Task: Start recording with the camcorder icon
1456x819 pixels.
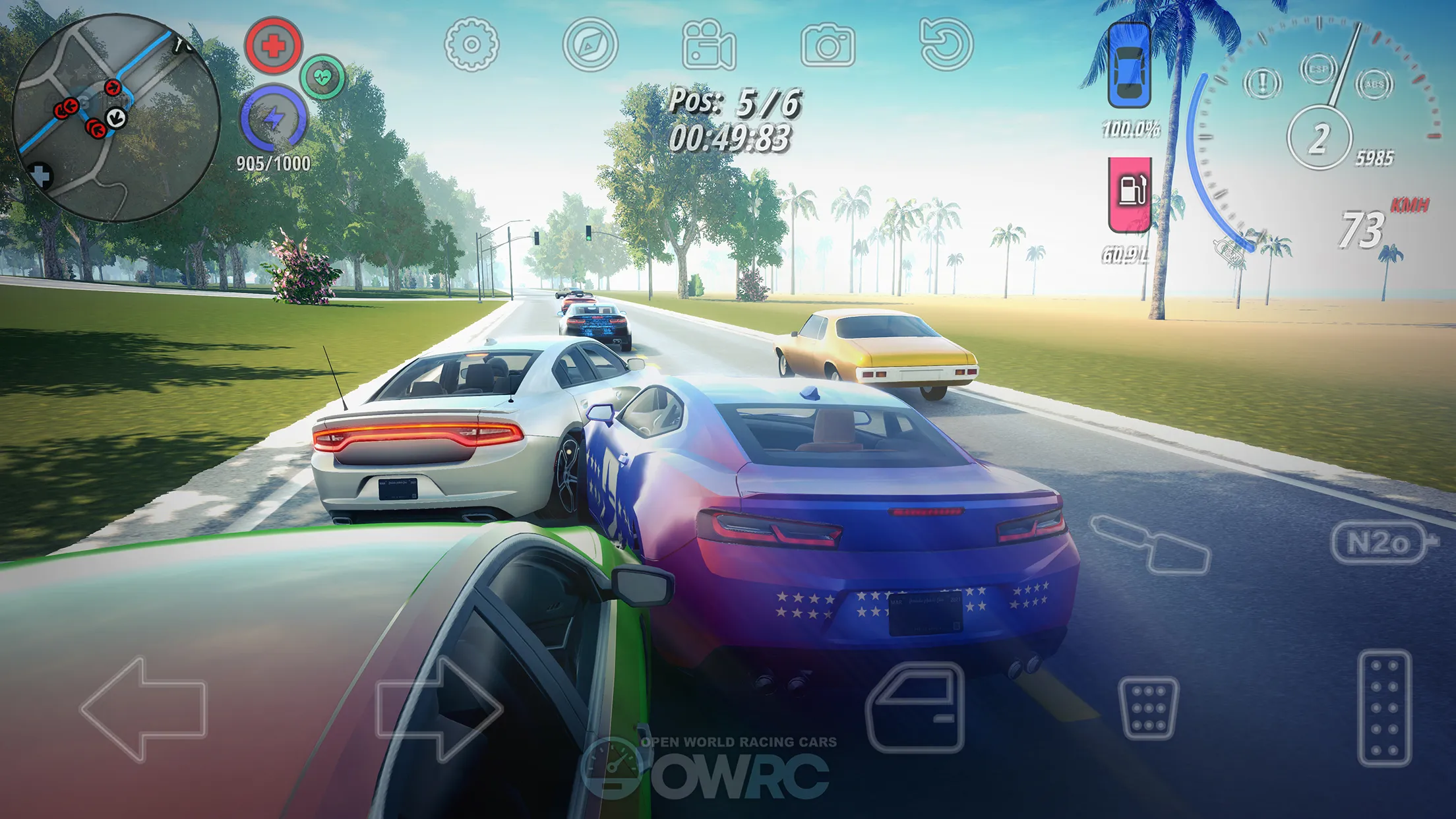Action: [708, 45]
